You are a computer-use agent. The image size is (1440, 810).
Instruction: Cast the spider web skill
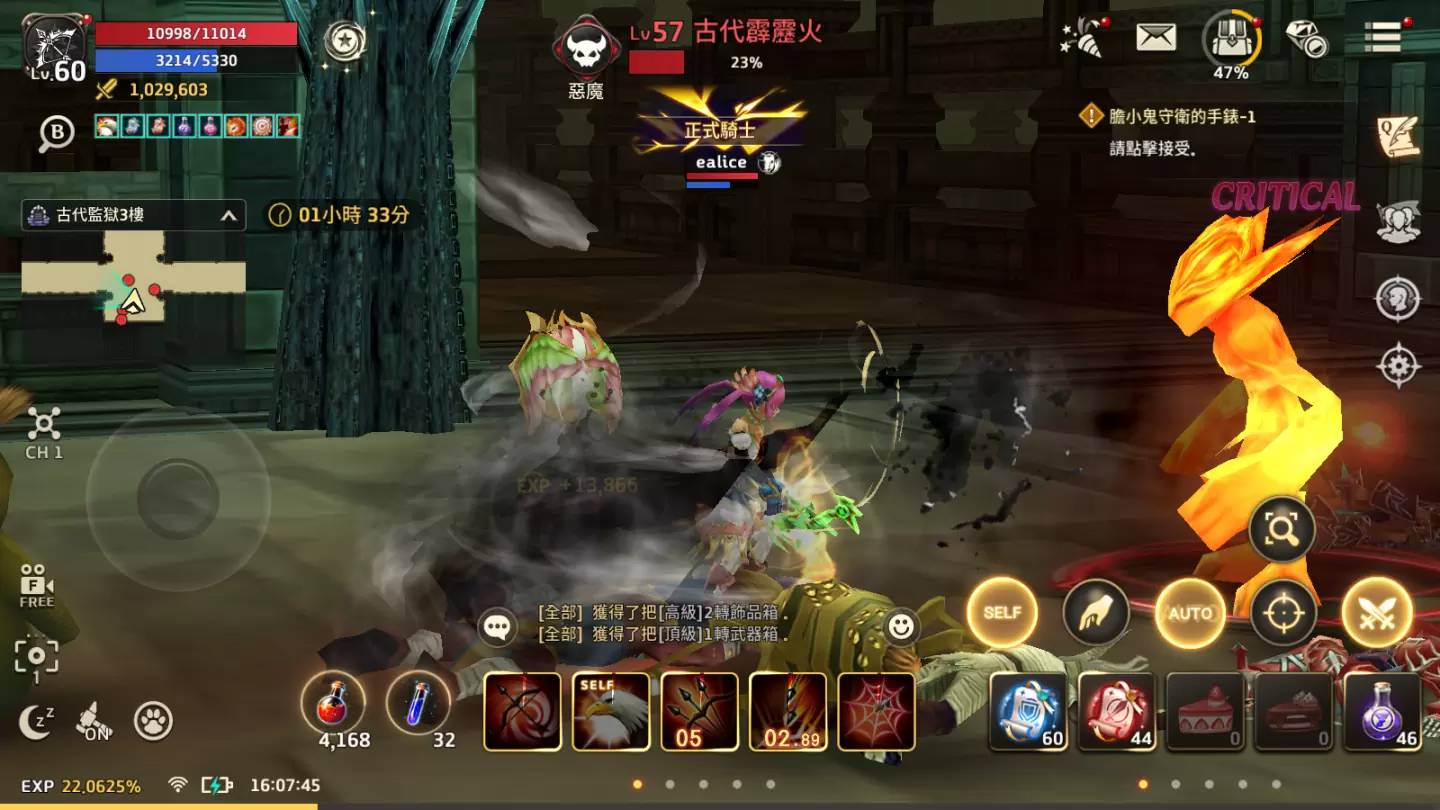click(x=876, y=711)
